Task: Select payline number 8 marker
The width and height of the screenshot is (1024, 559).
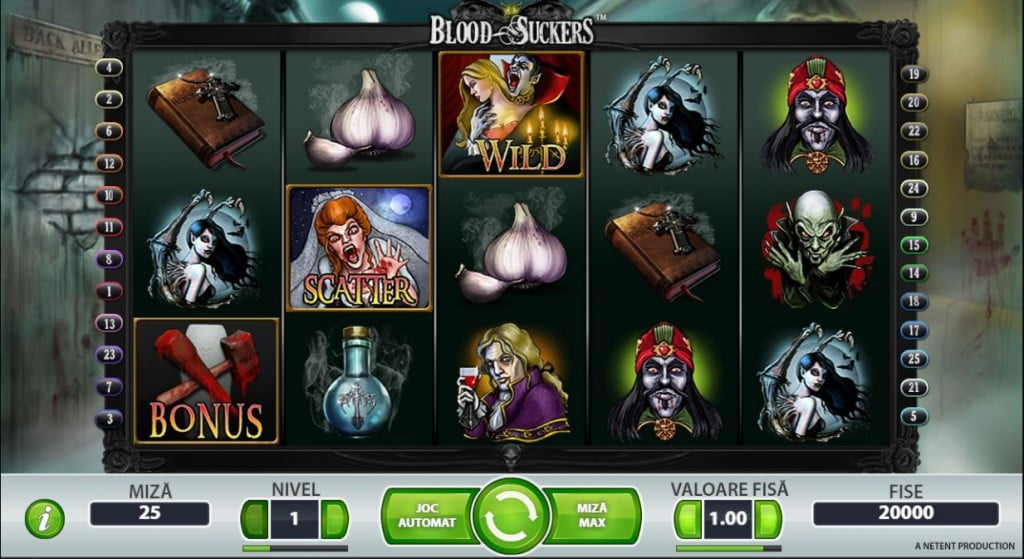Action: coord(109,258)
